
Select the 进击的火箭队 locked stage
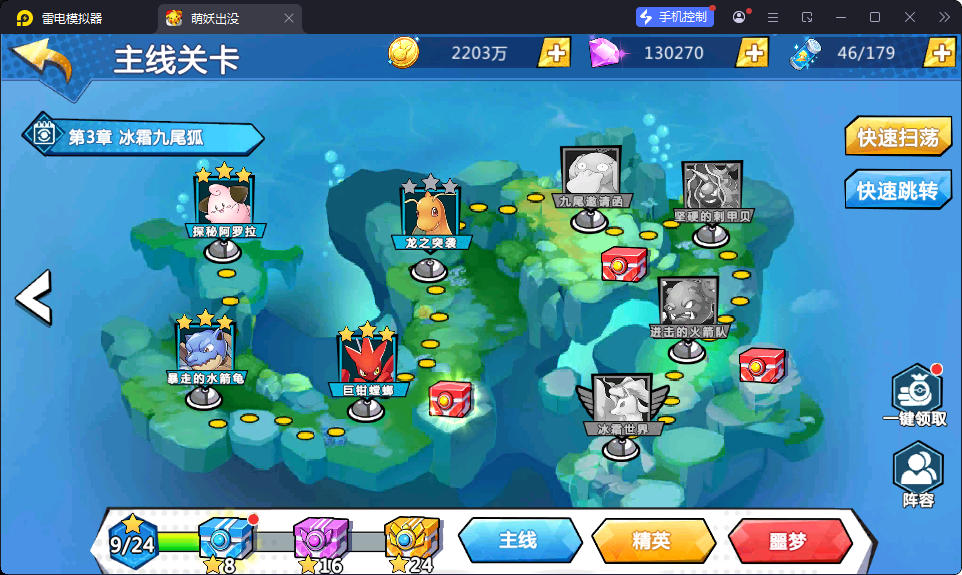coord(687,306)
